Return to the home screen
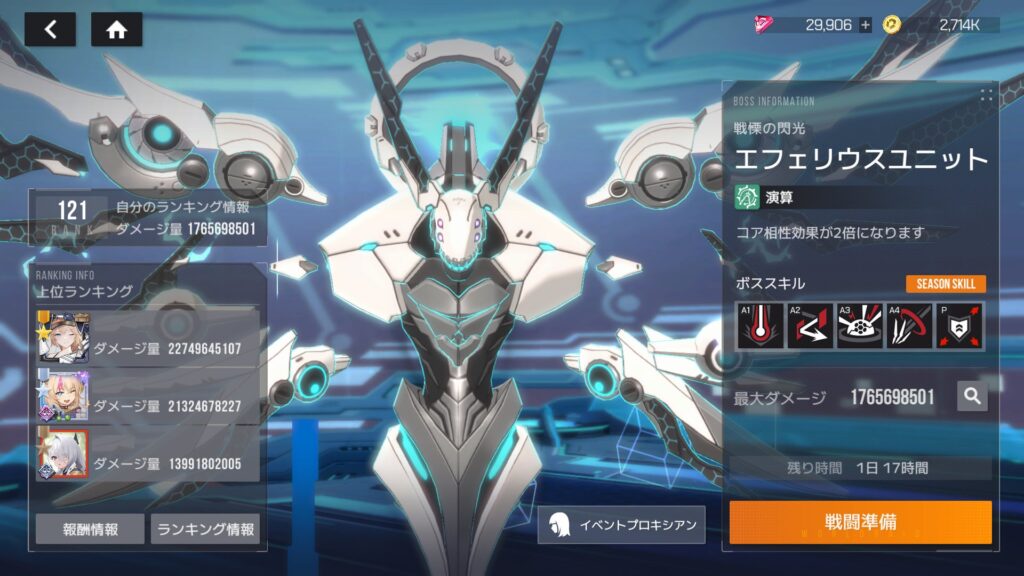The image size is (1024, 576). 116,29
